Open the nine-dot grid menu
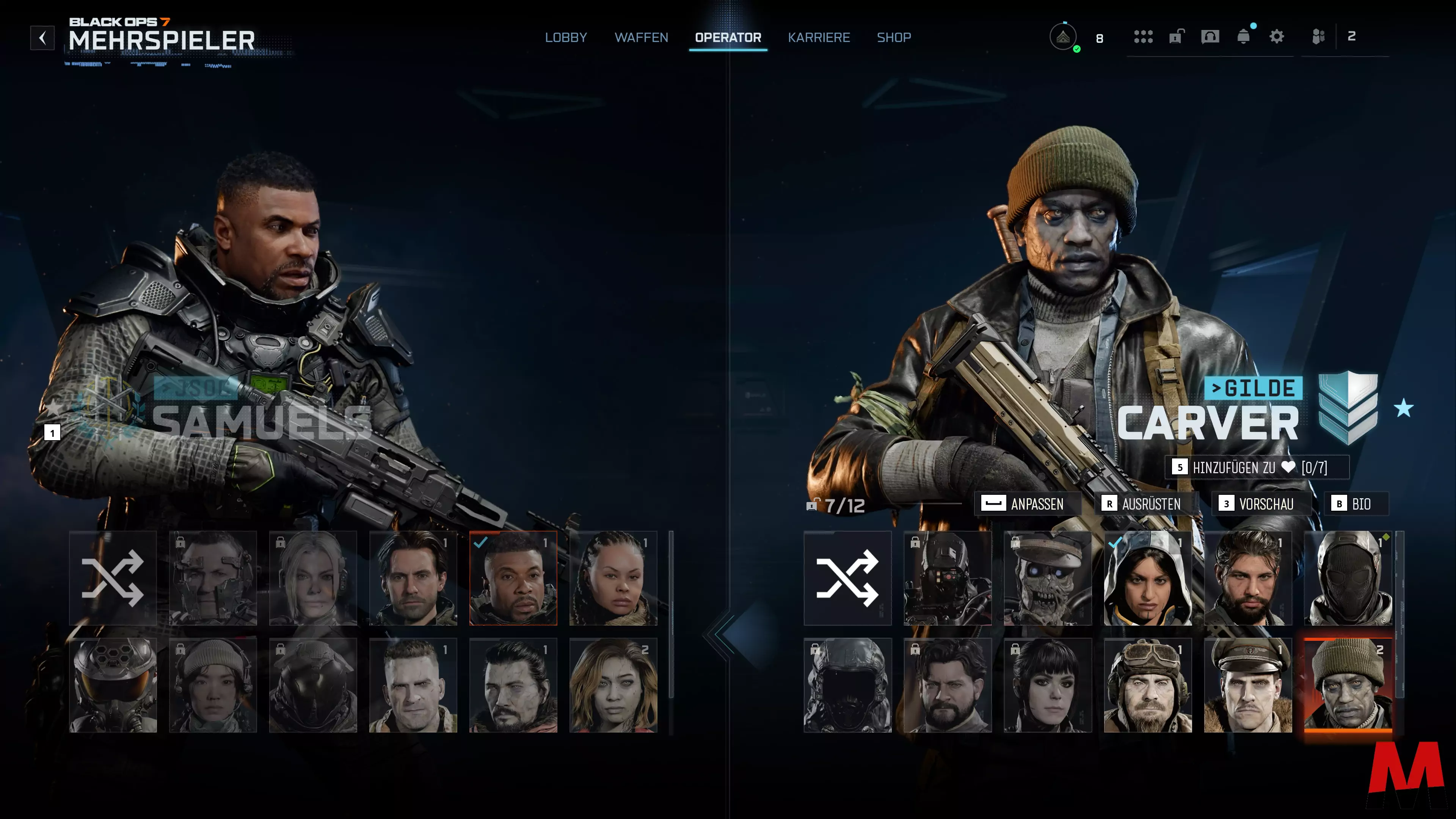1456x819 pixels. pos(1143,37)
